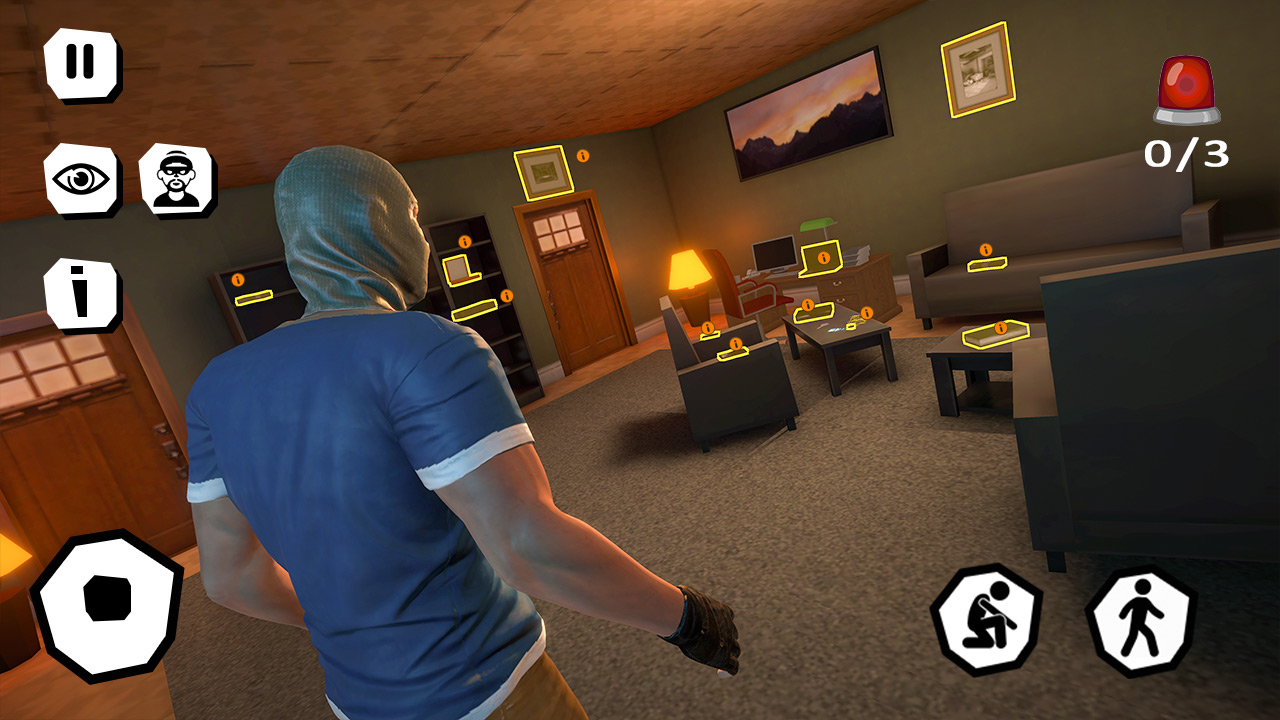Toggle the eye vision mode

click(83, 178)
